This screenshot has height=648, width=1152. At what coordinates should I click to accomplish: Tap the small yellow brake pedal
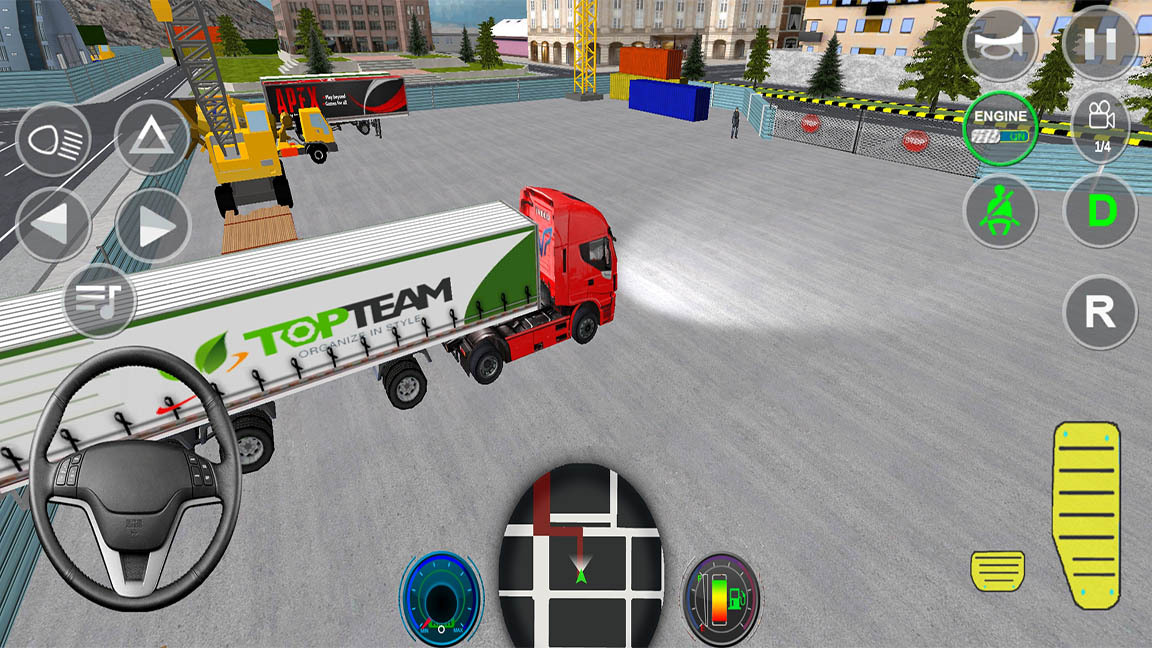[997, 571]
